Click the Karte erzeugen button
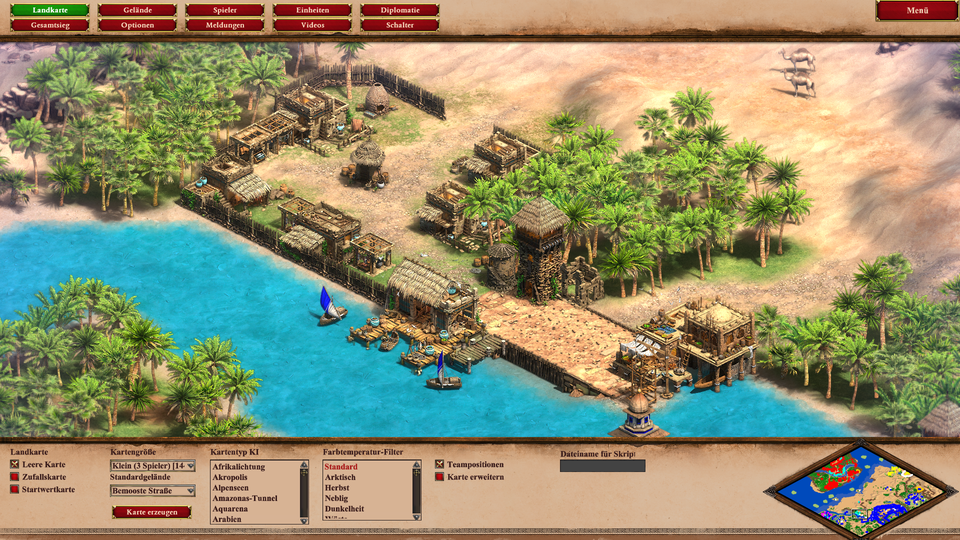The height and width of the screenshot is (540, 960). (151, 512)
